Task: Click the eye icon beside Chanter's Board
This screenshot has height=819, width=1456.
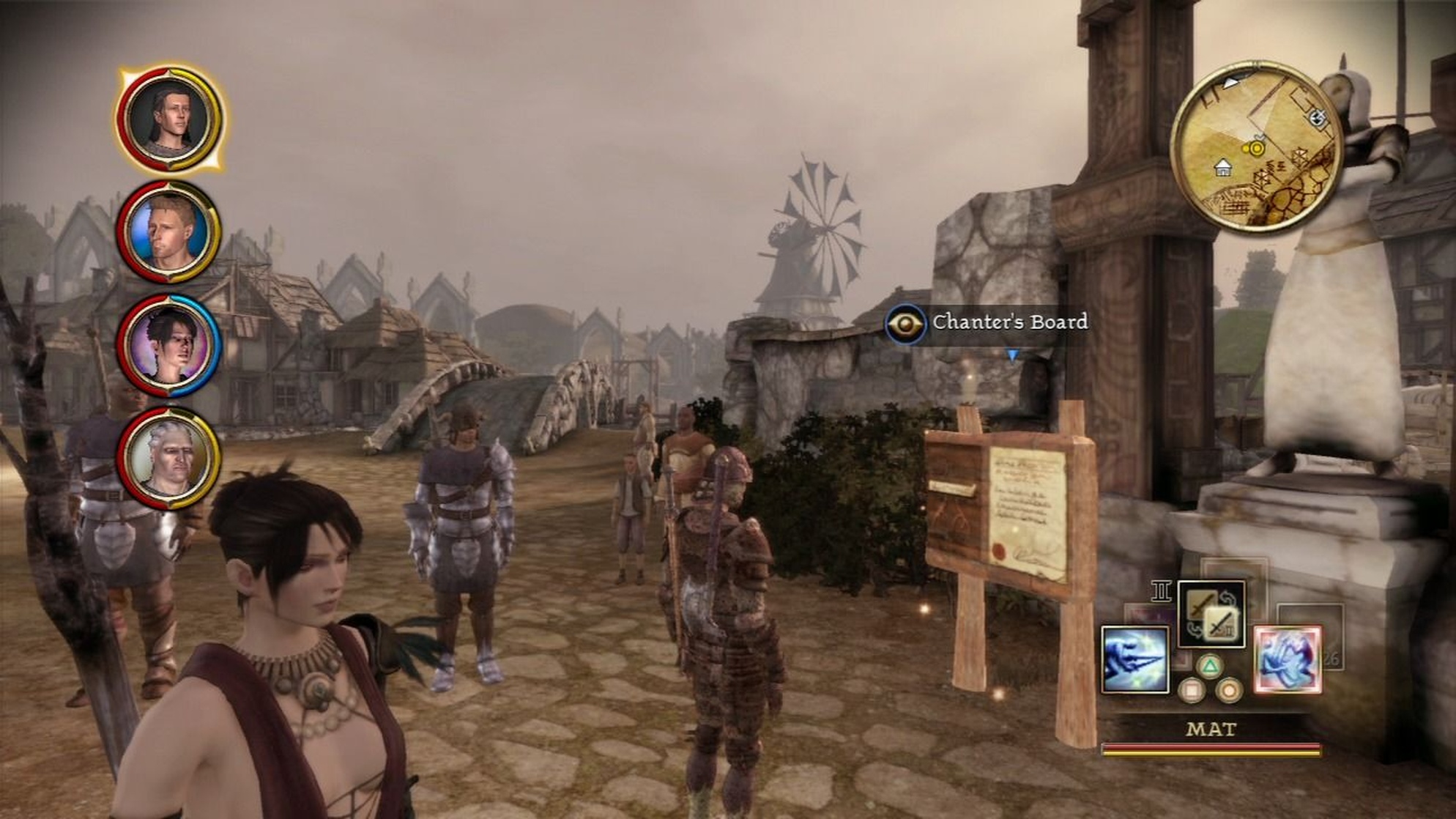Action: pos(906,323)
